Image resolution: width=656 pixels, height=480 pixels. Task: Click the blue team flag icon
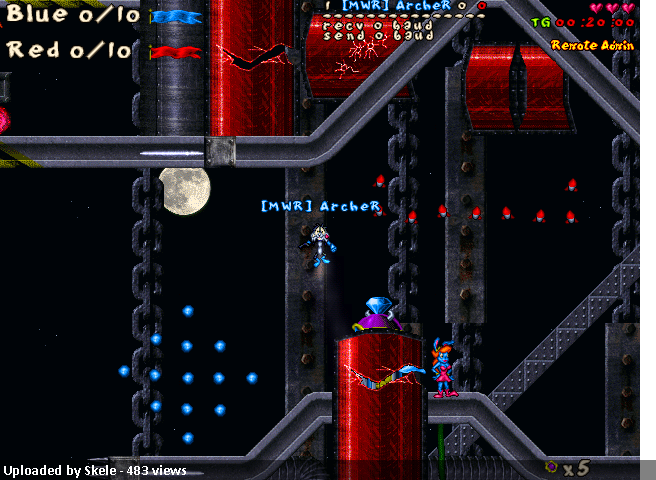(x=176, y=17)
